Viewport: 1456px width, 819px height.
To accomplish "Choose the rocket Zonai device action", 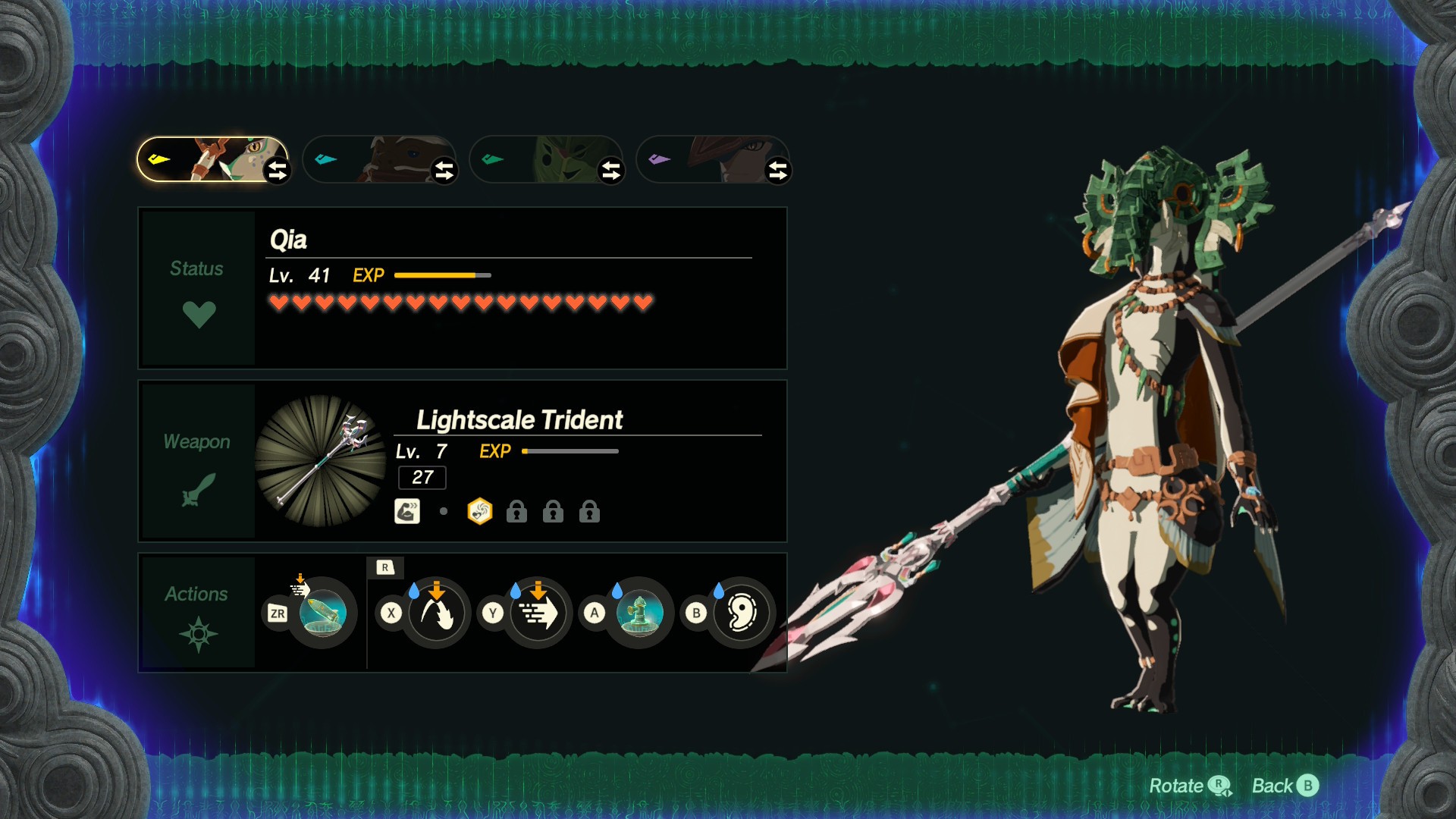I will [x=322, y=613].
